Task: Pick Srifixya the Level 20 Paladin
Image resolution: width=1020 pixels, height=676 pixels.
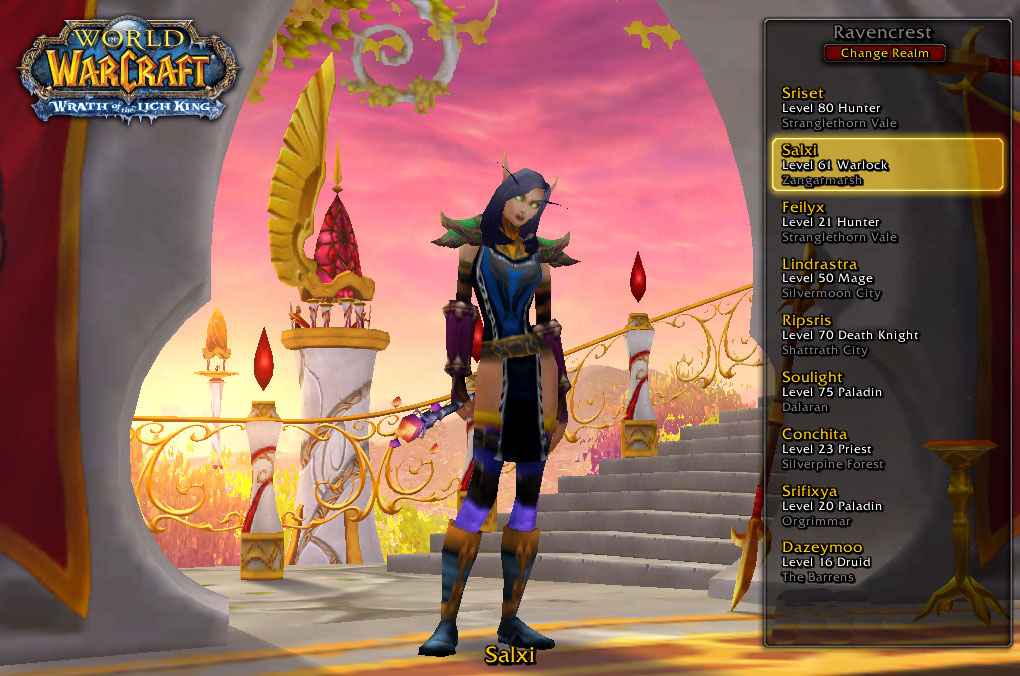Action: click(x=888, y=506)
